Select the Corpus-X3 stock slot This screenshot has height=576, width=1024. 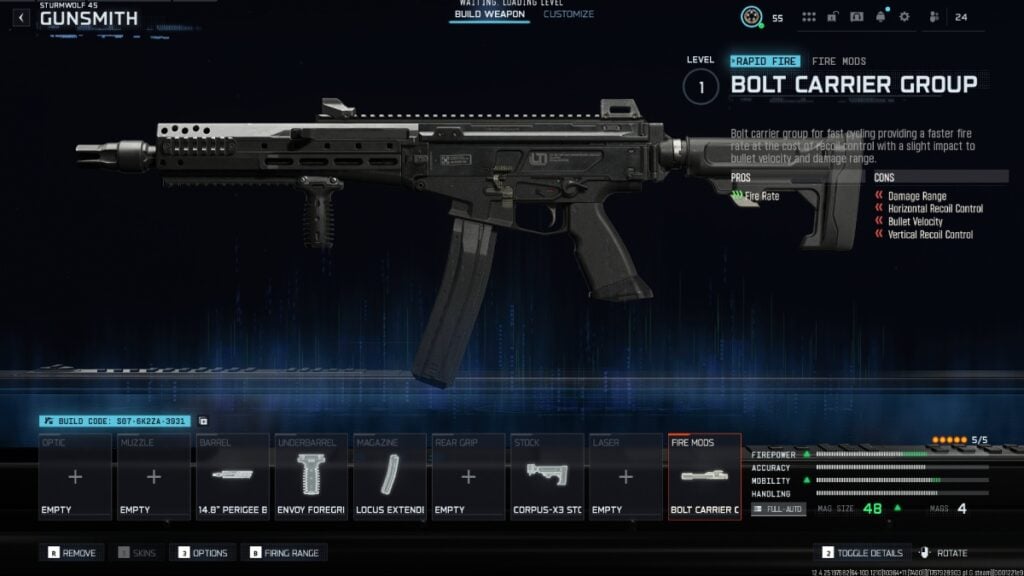click(547, 477)
